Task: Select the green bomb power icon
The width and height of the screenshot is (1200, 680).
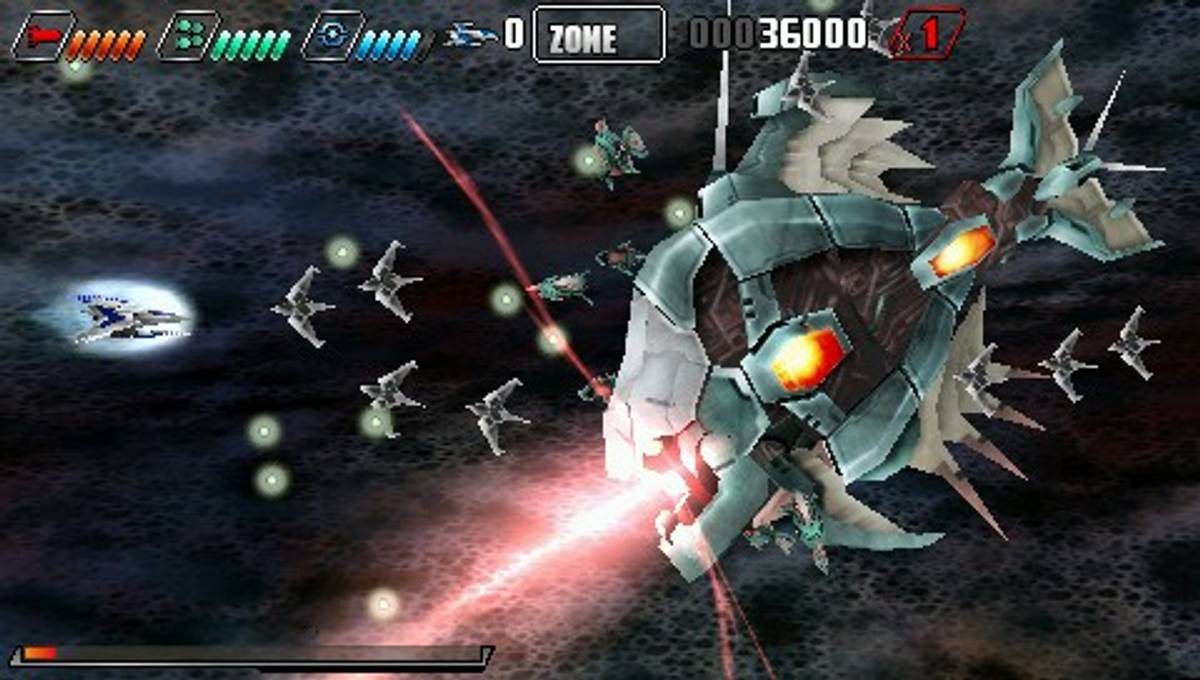Action: [x=187, y=37]
